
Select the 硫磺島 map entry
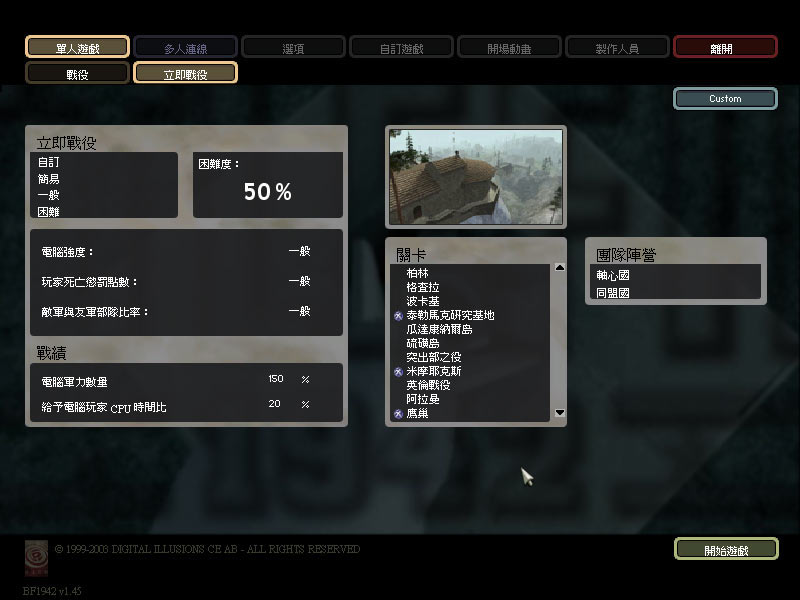point(423,343)
